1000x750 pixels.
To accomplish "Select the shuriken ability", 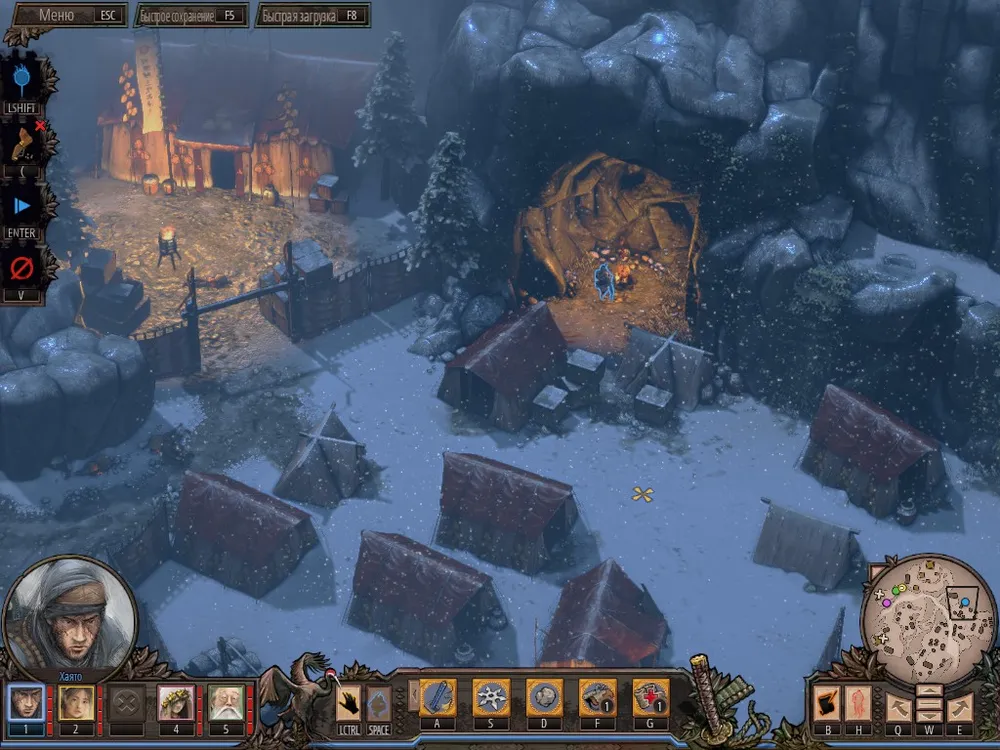I will [x=491, y=697].
